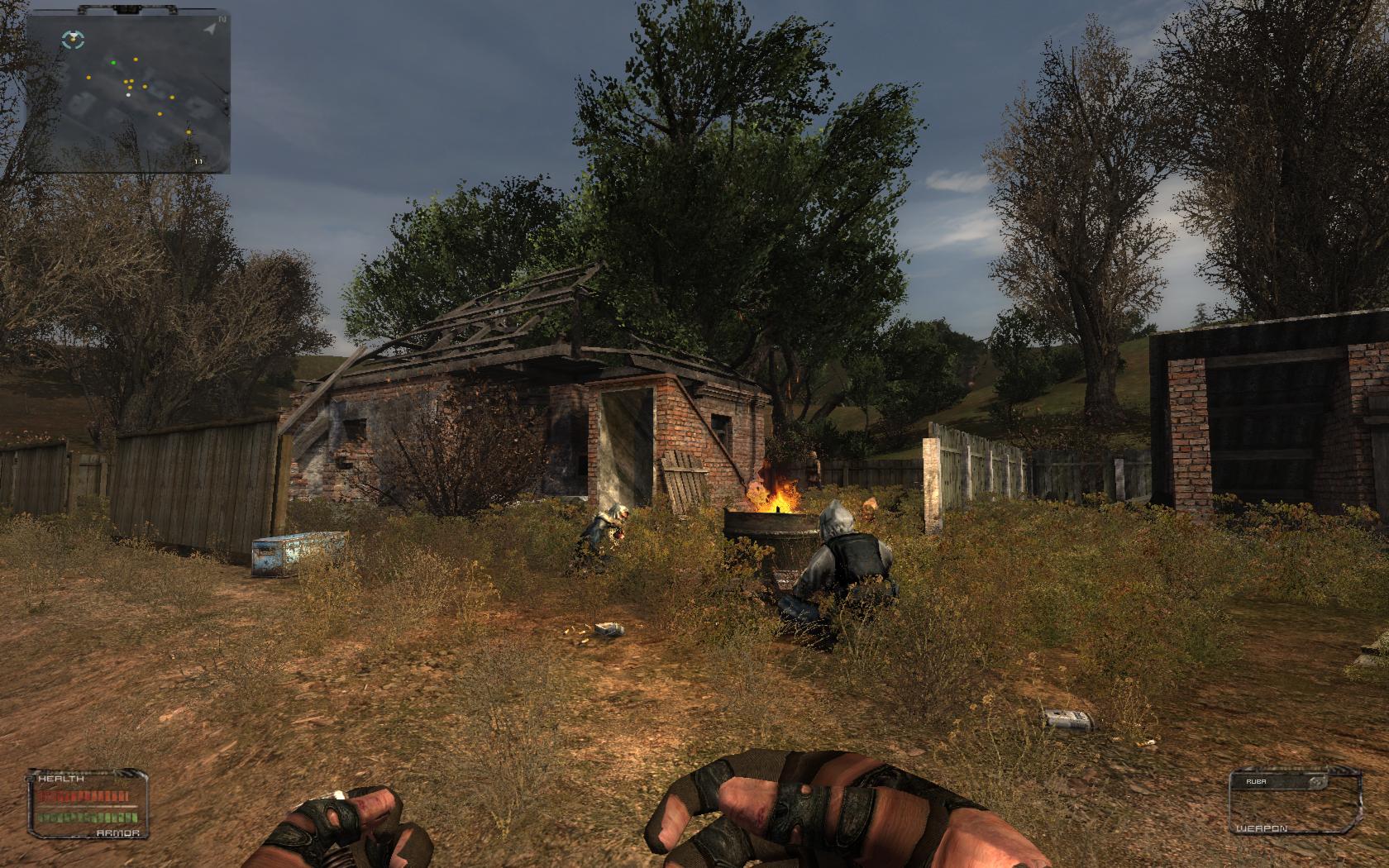Click the compass arrow on the minimap
Viewport: 1389px width, 868px height.
click(x=211, y=29)
